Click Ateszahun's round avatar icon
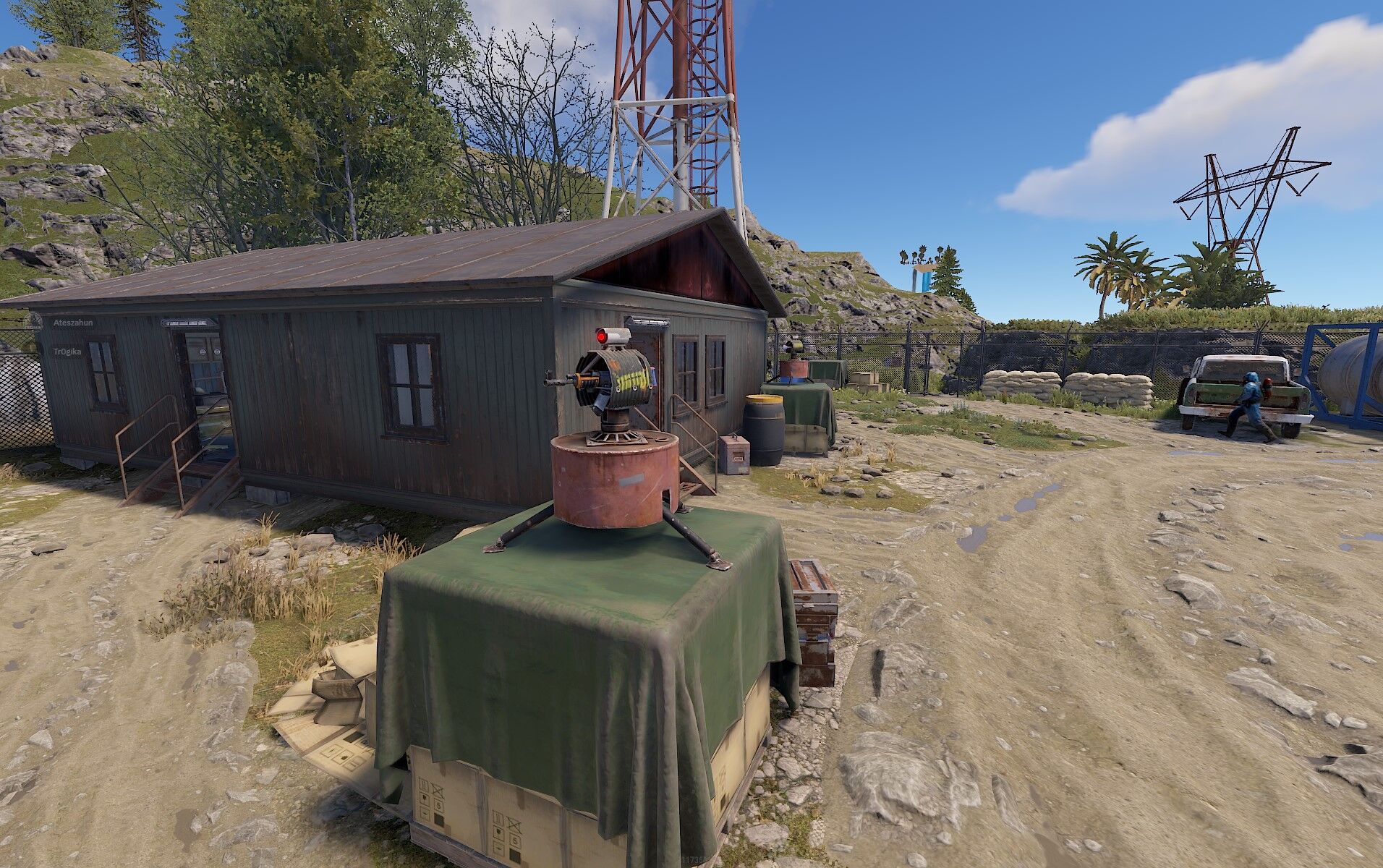The width and height of the screenshot is (1383, 868). [33, 323]
